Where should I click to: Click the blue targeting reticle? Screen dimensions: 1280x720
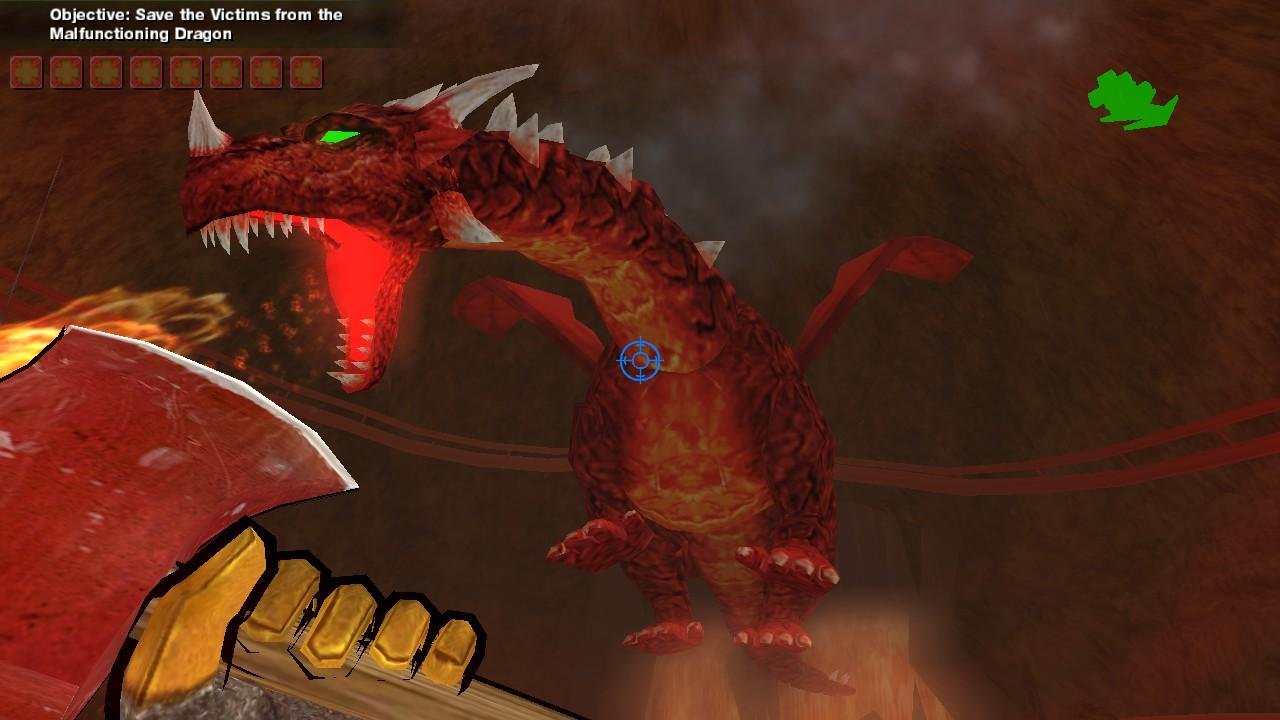tap(638, 361)
